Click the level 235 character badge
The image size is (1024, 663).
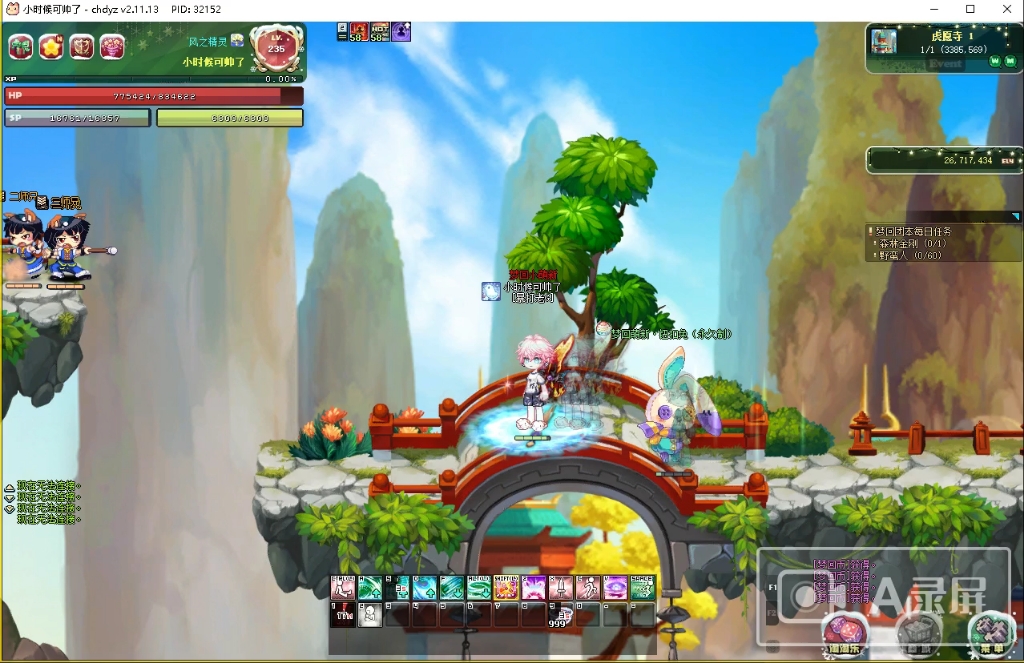(x=276, y=50)
